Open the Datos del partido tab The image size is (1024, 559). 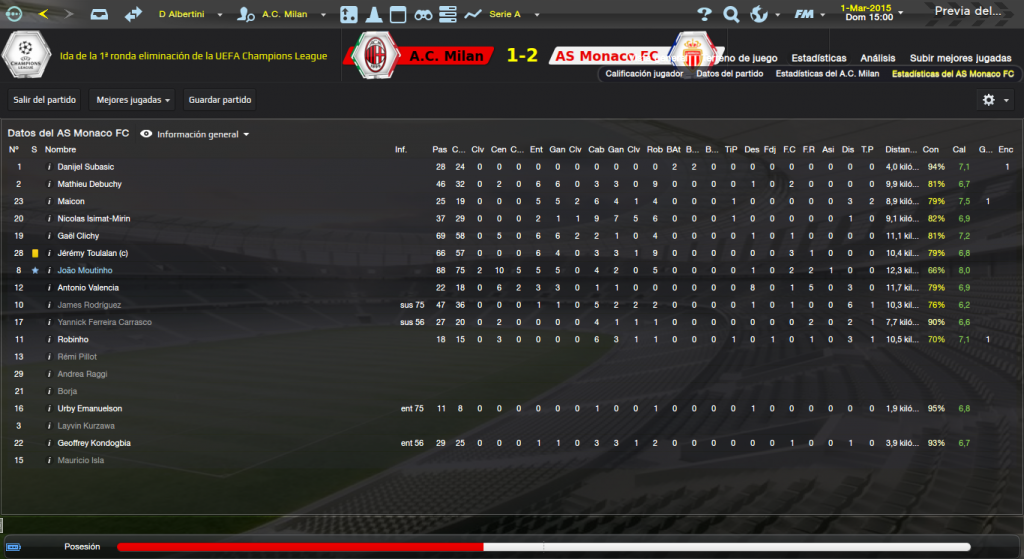729,74
